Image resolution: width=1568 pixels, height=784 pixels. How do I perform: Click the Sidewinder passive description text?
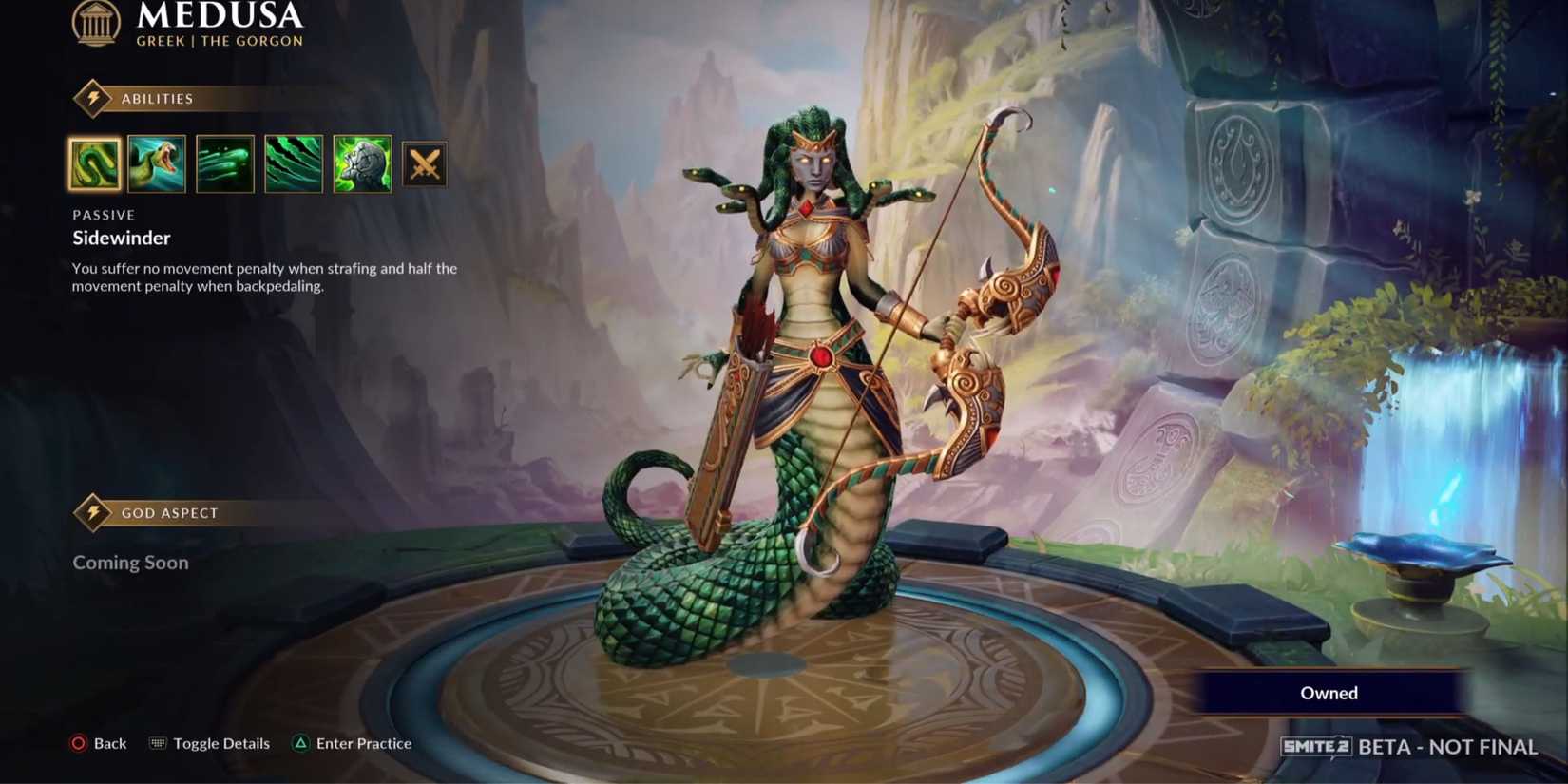point(263,277)
